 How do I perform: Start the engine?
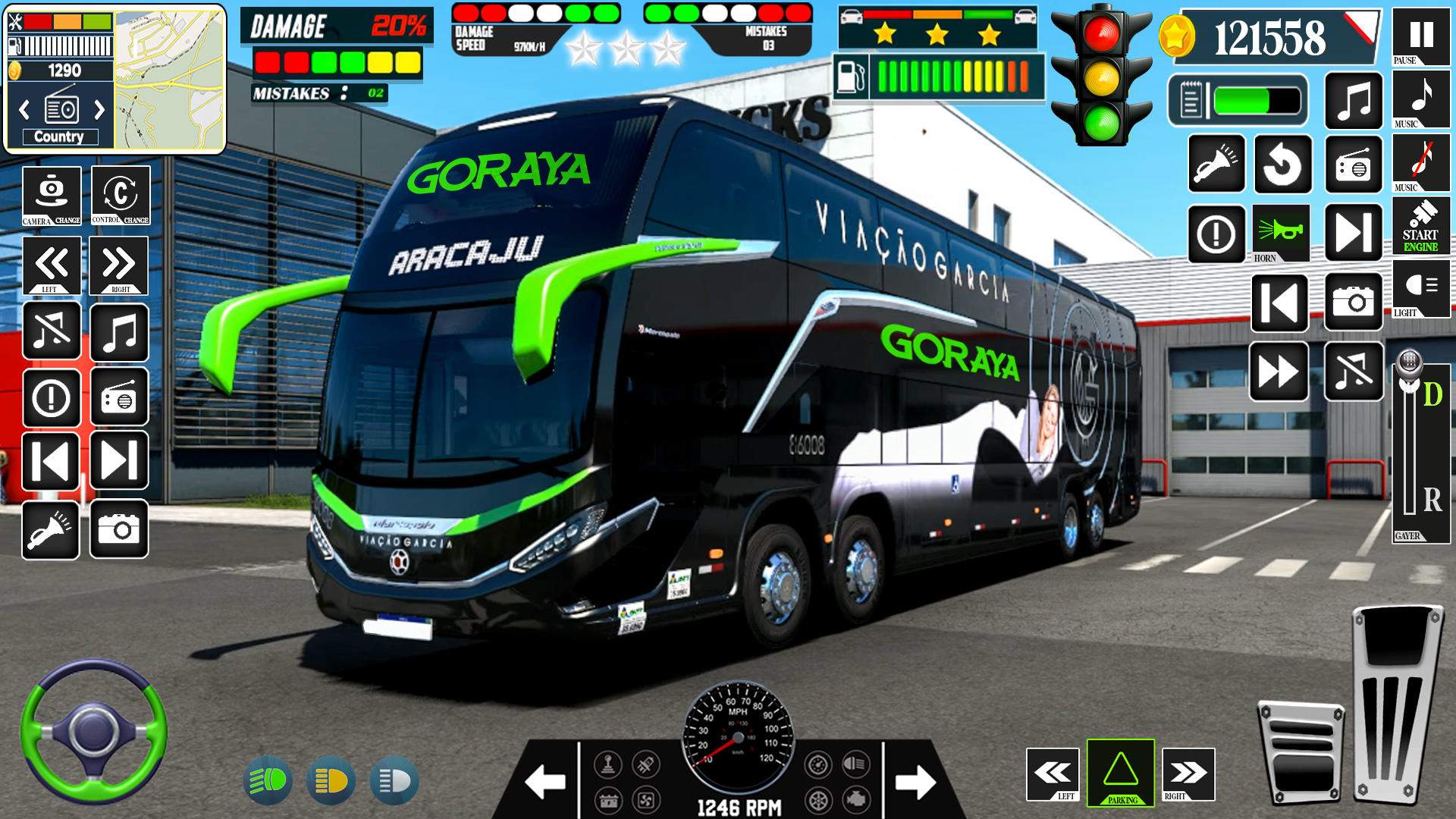1420,225
